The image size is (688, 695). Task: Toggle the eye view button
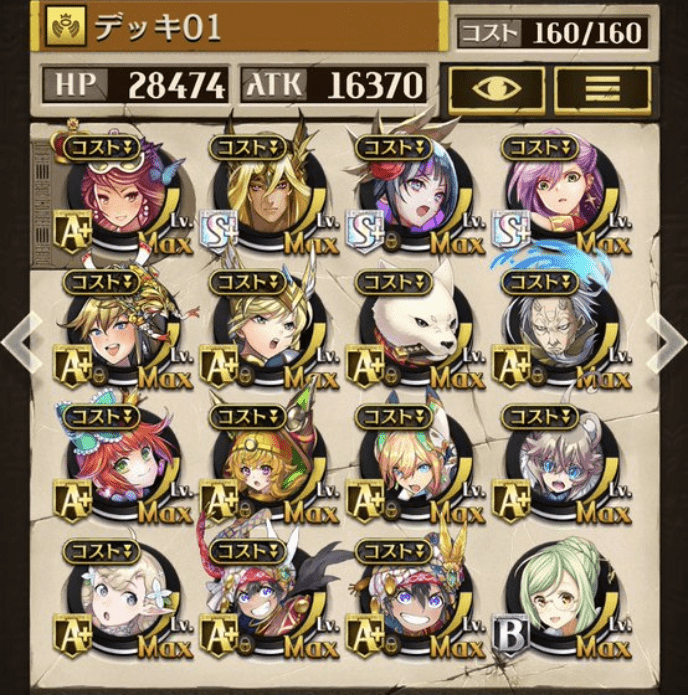pos(496,89)
